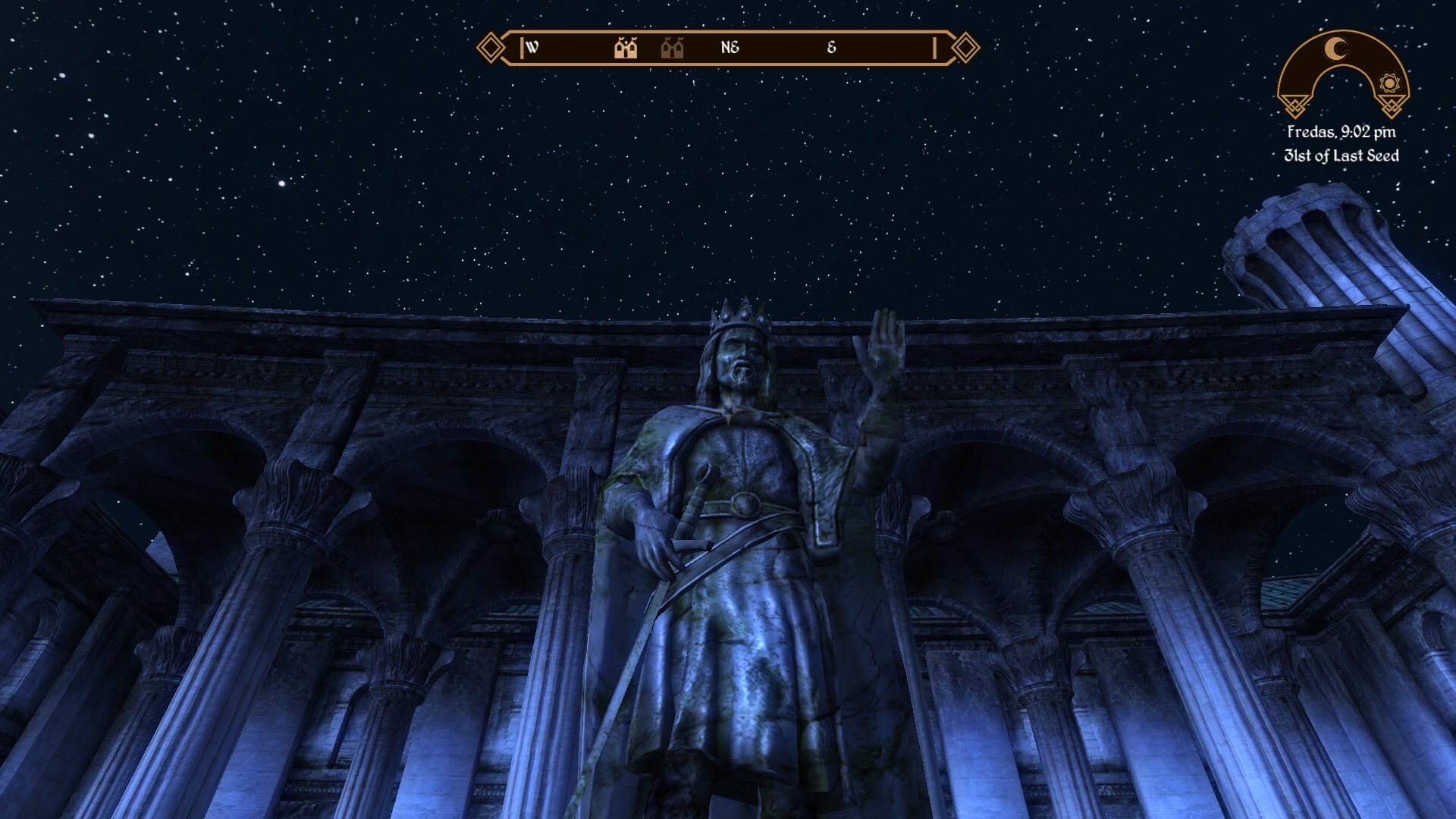
Task: Click the sun icon on the day-night dial
Action: point(1389,83)
